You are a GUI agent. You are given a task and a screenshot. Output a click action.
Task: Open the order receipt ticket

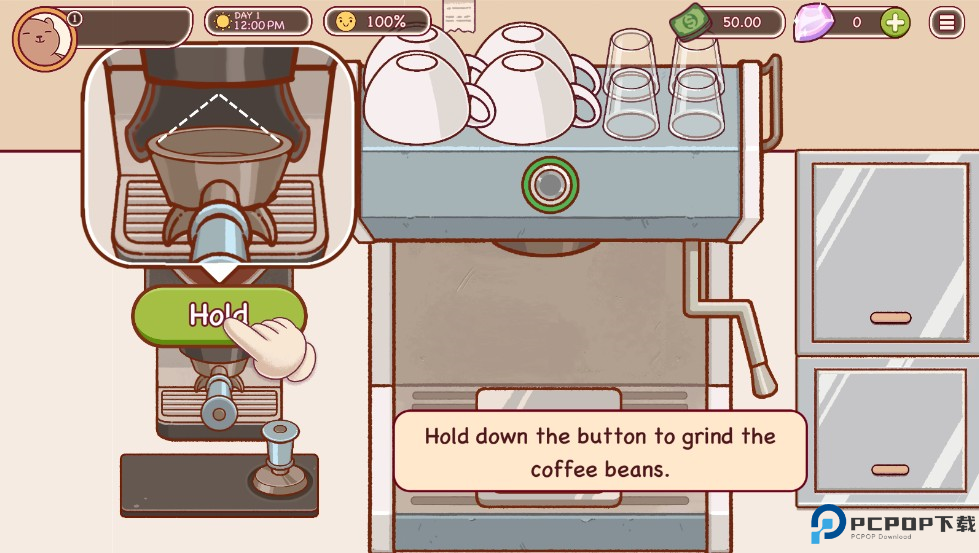point(459,15)
